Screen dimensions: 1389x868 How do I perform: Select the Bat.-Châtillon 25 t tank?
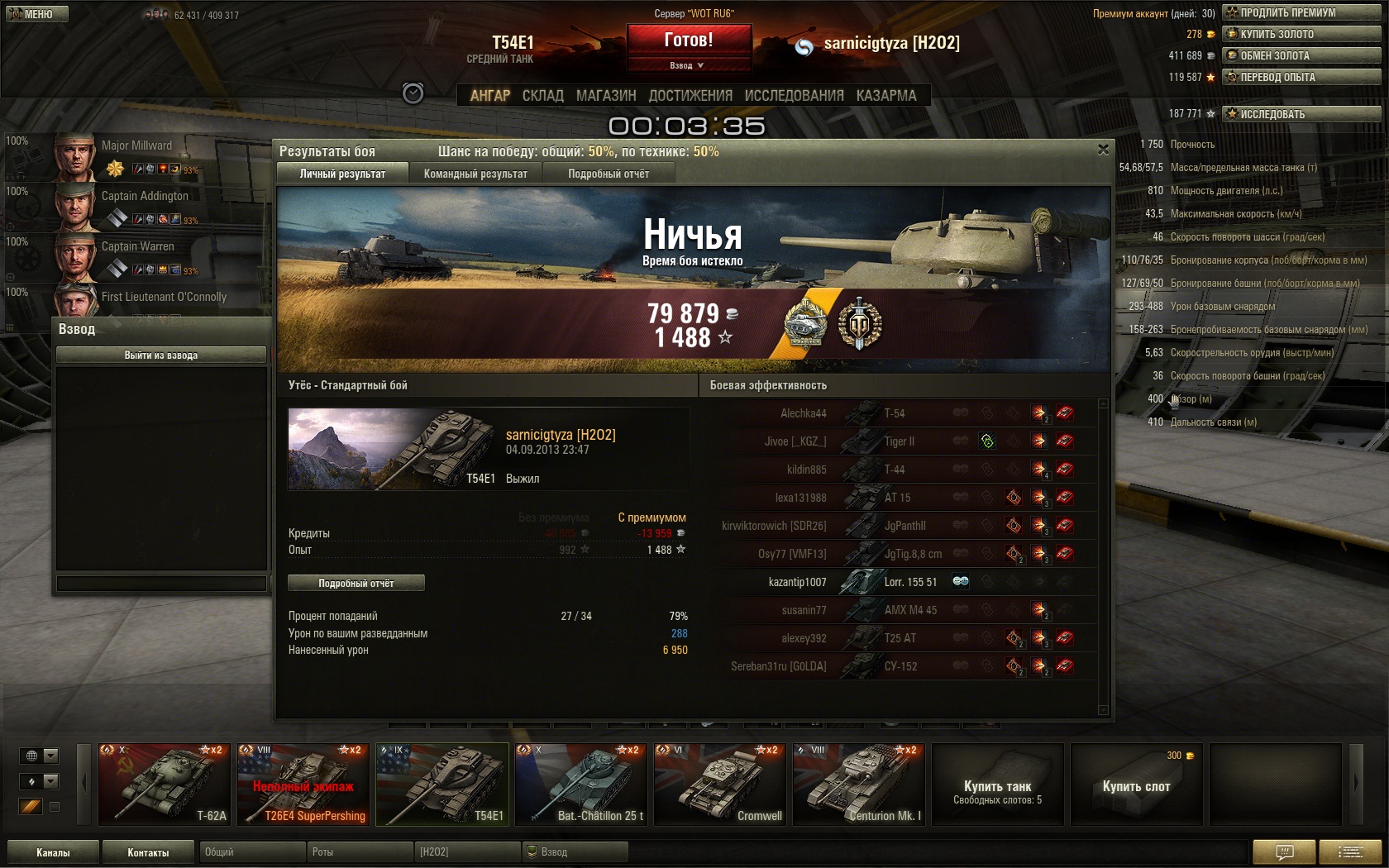[581, 785]
